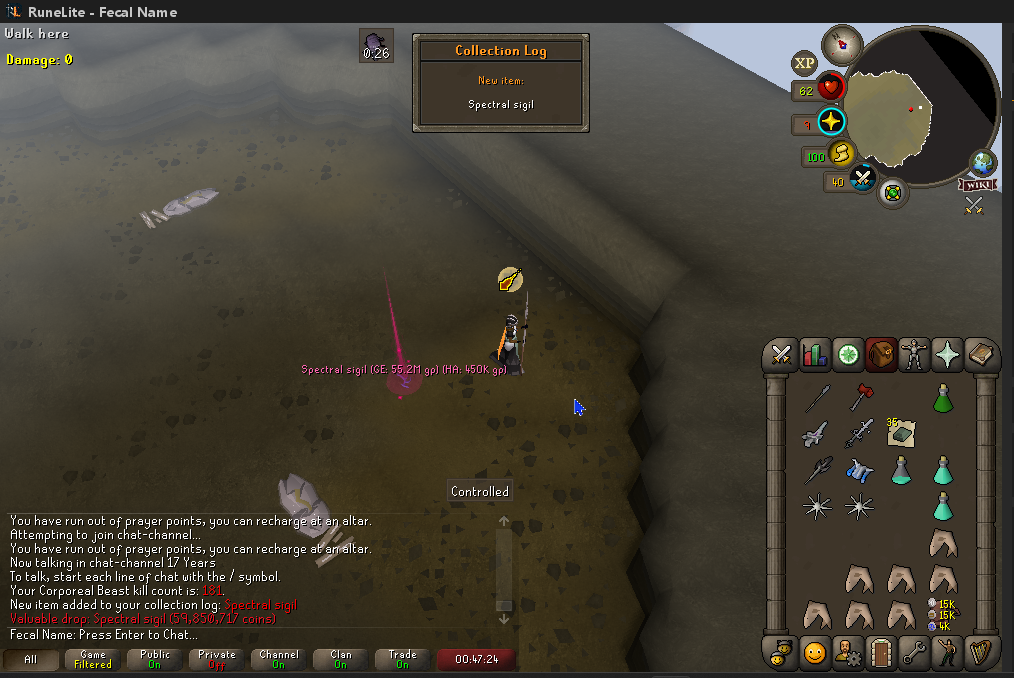Open the world map globe
The image size is (1014, 678).
coord(982,163)
